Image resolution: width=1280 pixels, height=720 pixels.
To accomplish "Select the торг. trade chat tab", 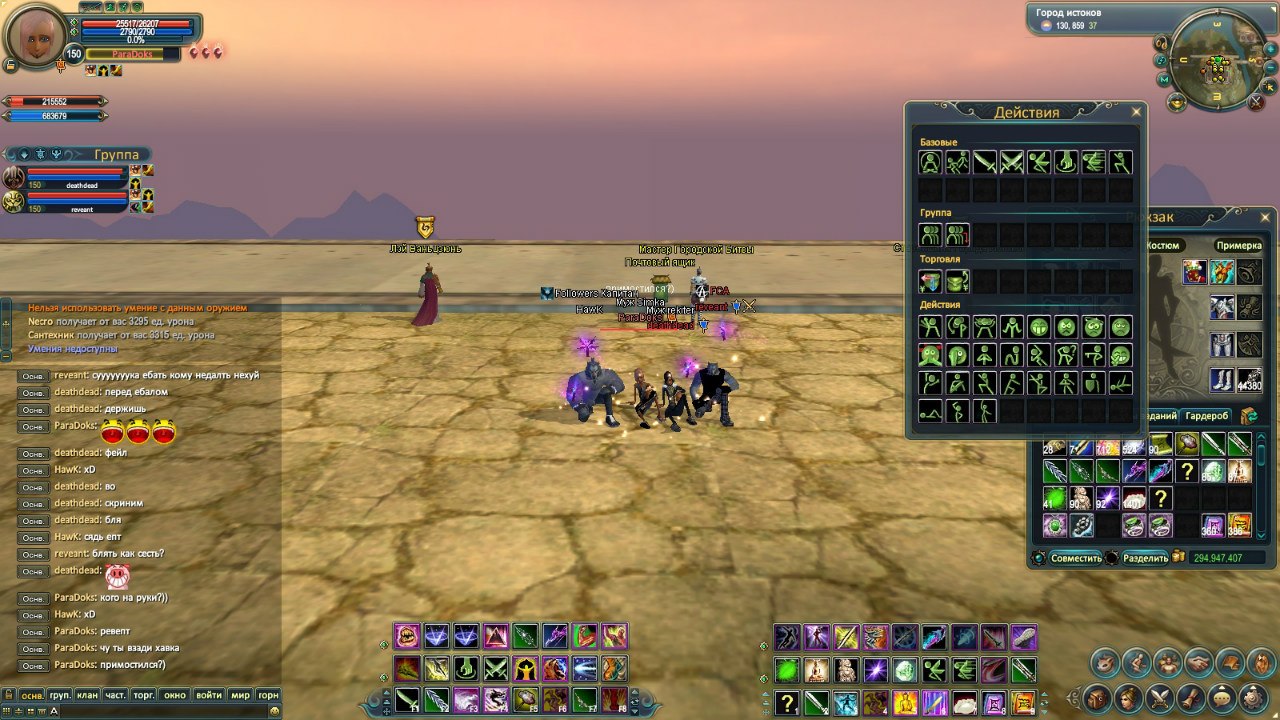I will [145, 695].
